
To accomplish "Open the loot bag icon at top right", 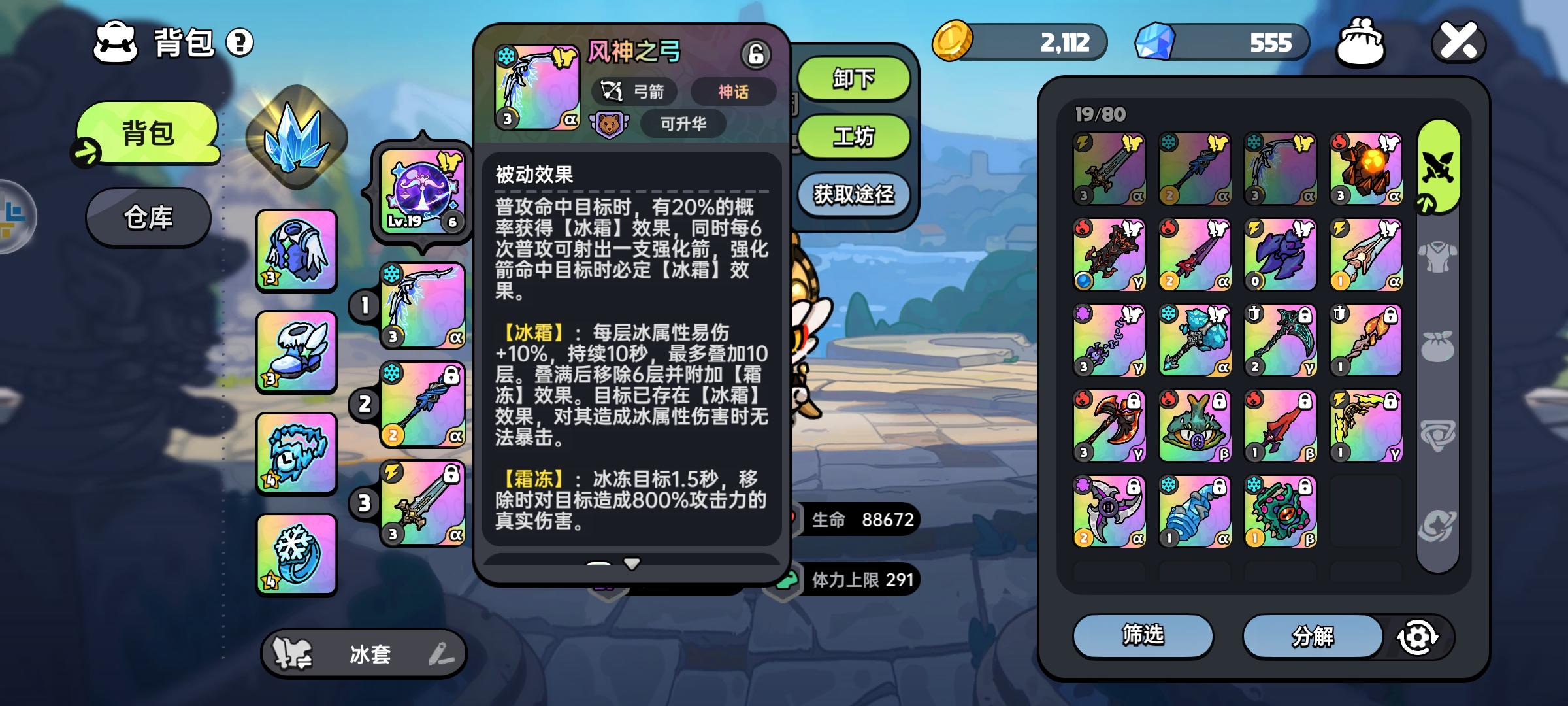I will pyautogui.click(x=1362, y=43).
